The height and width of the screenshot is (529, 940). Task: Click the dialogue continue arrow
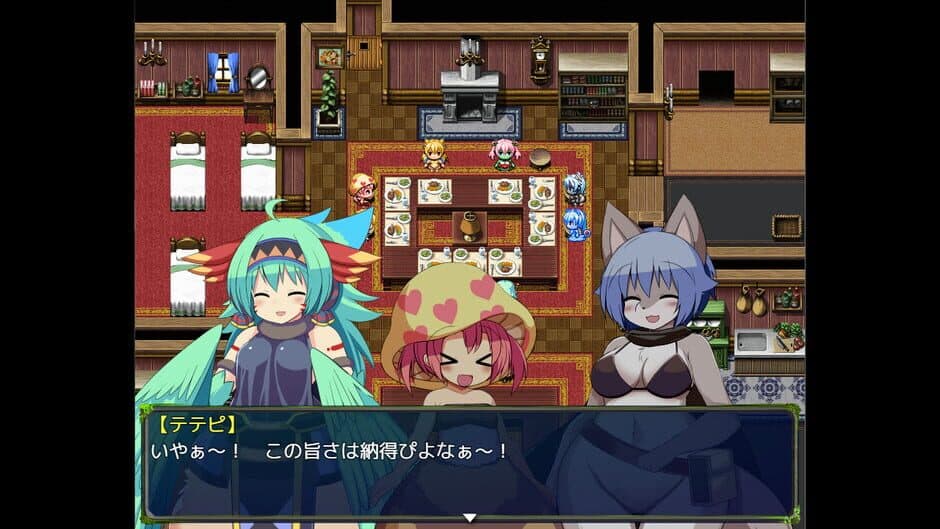(x=469, y=517)
